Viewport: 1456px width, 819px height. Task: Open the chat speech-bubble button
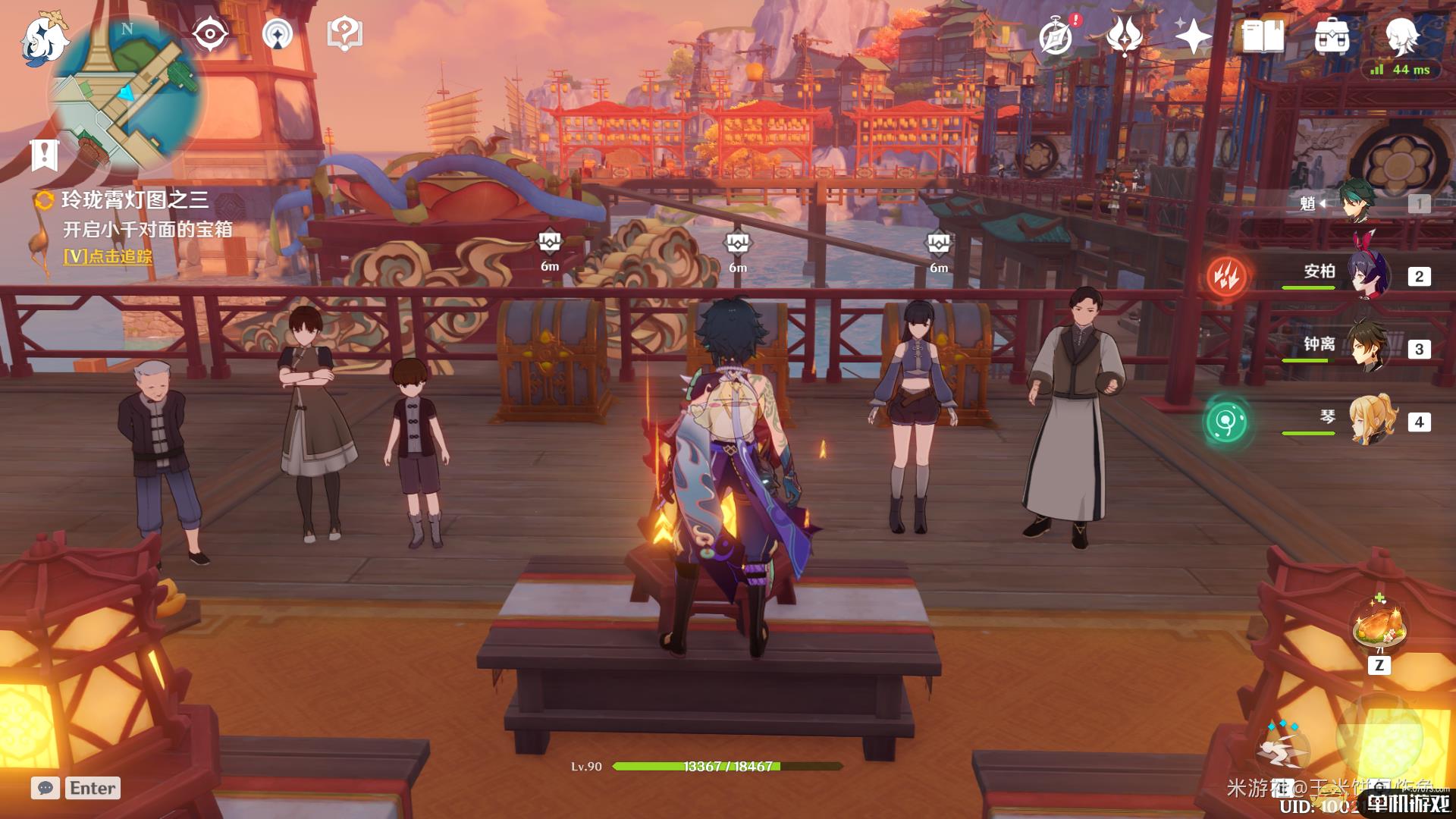pos(45,788)
